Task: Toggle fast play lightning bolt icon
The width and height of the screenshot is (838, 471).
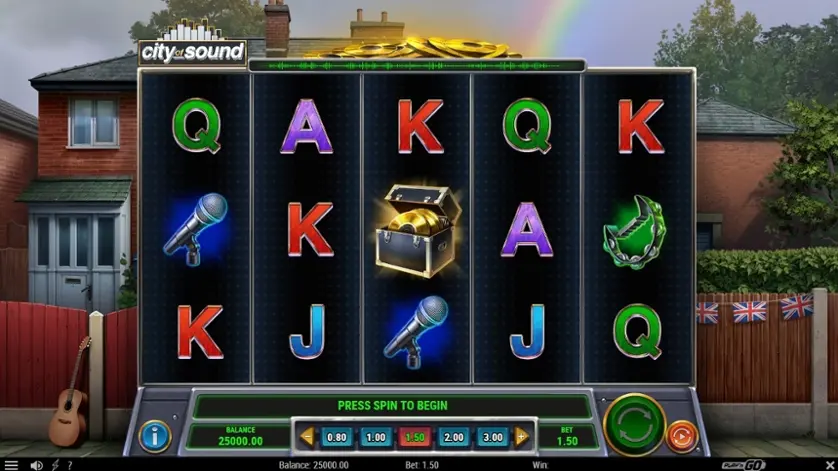Action: (x=55, y=465)
